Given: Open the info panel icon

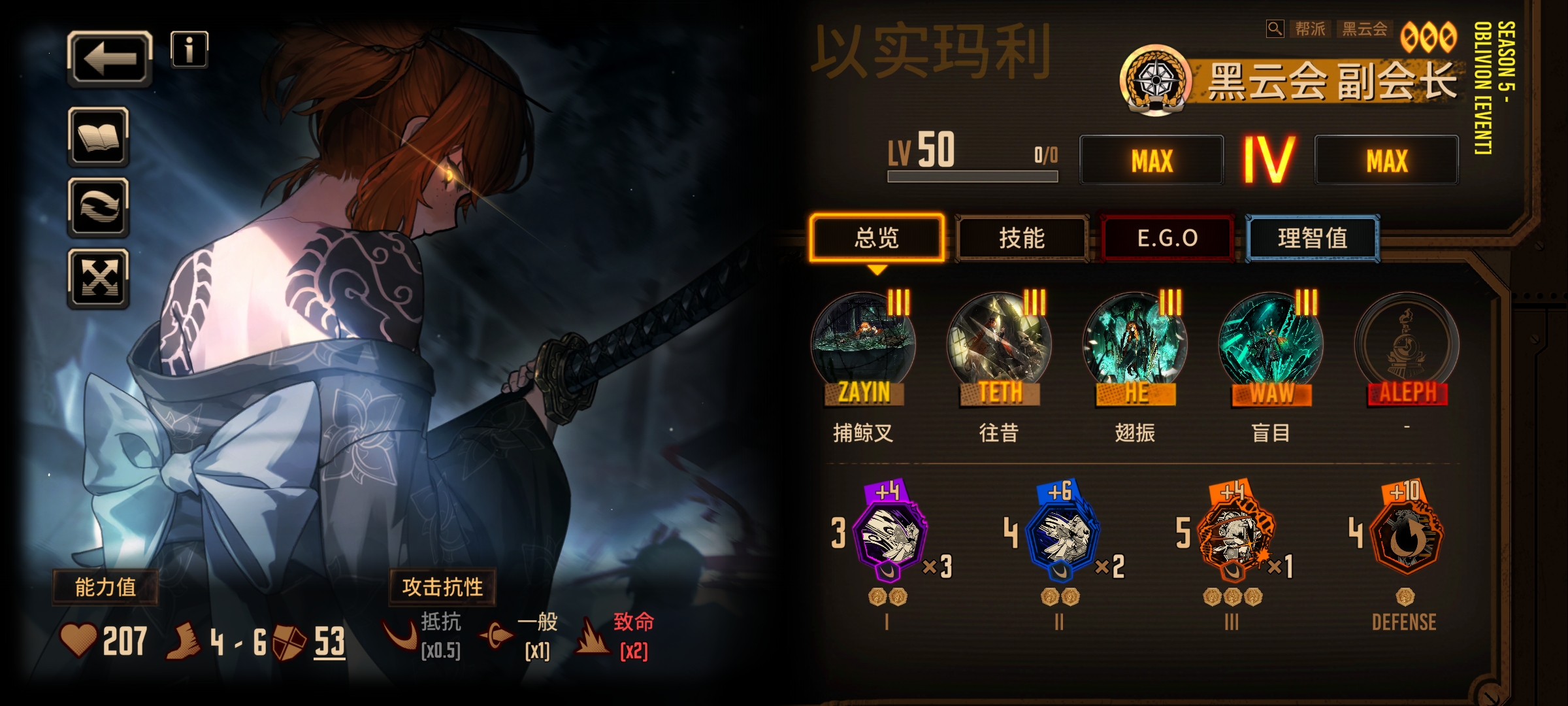Looking at the screenshot, I should (x=189, y=50).
